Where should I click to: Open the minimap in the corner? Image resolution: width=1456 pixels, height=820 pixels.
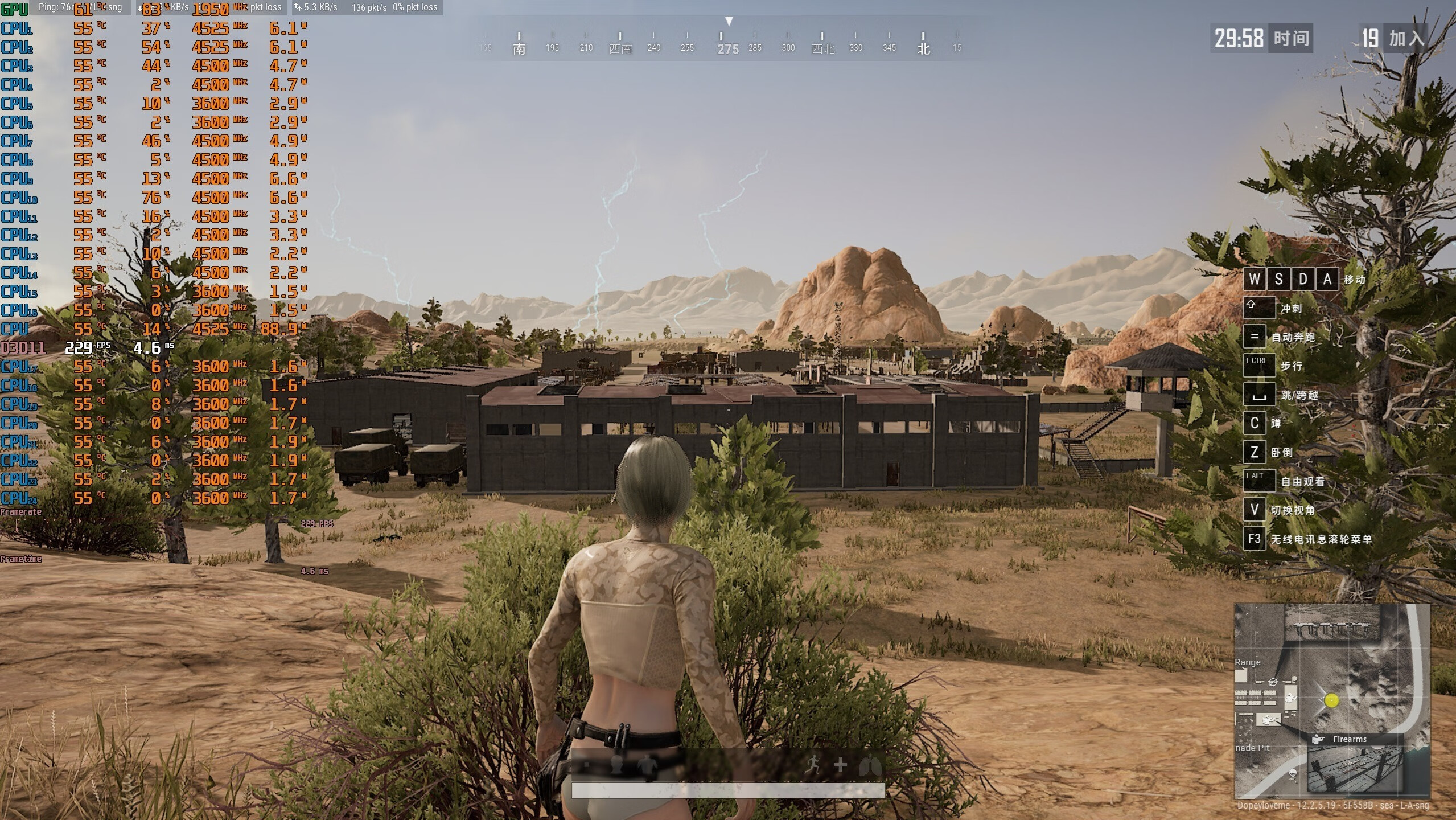point(1331,700)
